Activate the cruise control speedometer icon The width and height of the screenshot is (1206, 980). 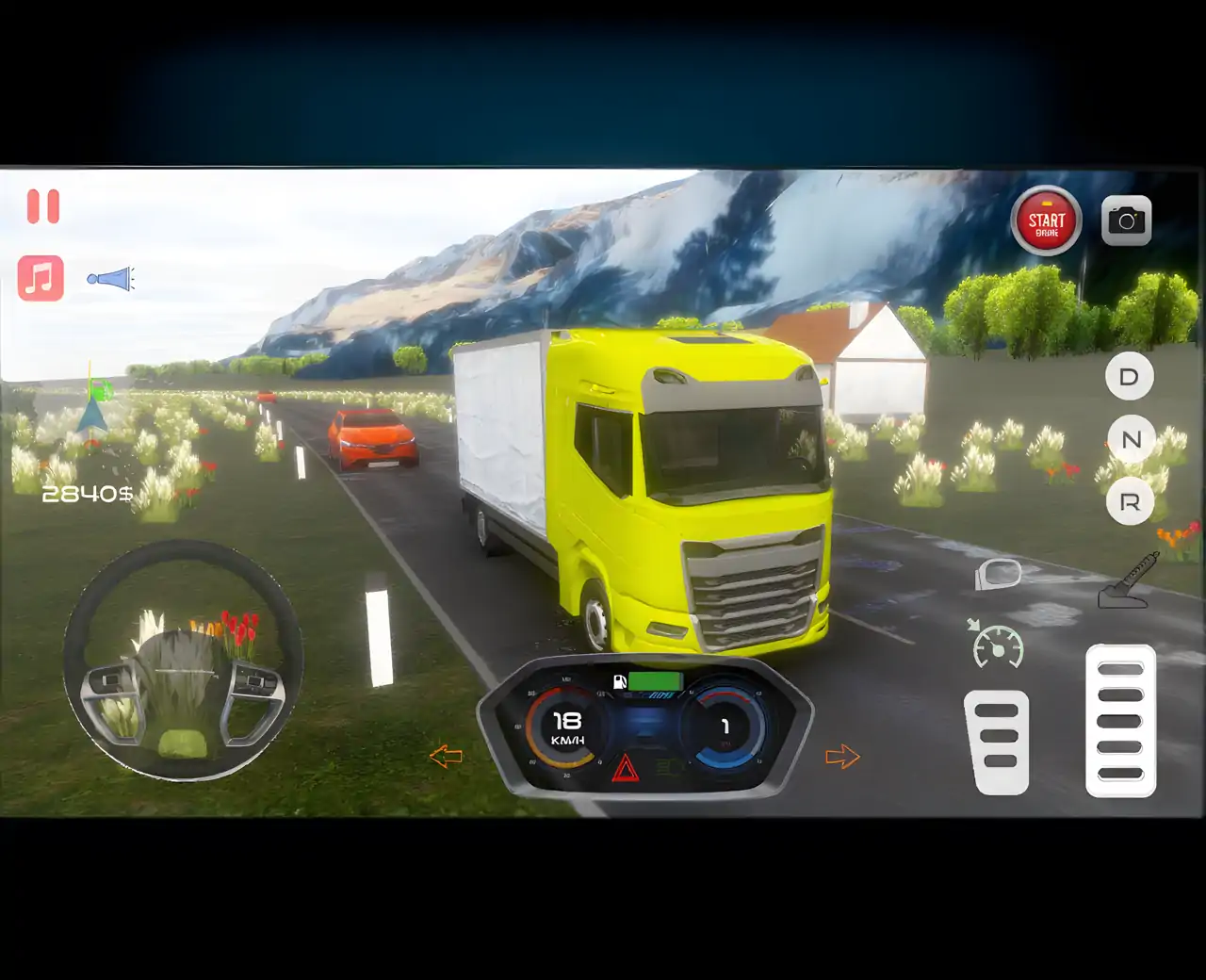coord(997,645)
